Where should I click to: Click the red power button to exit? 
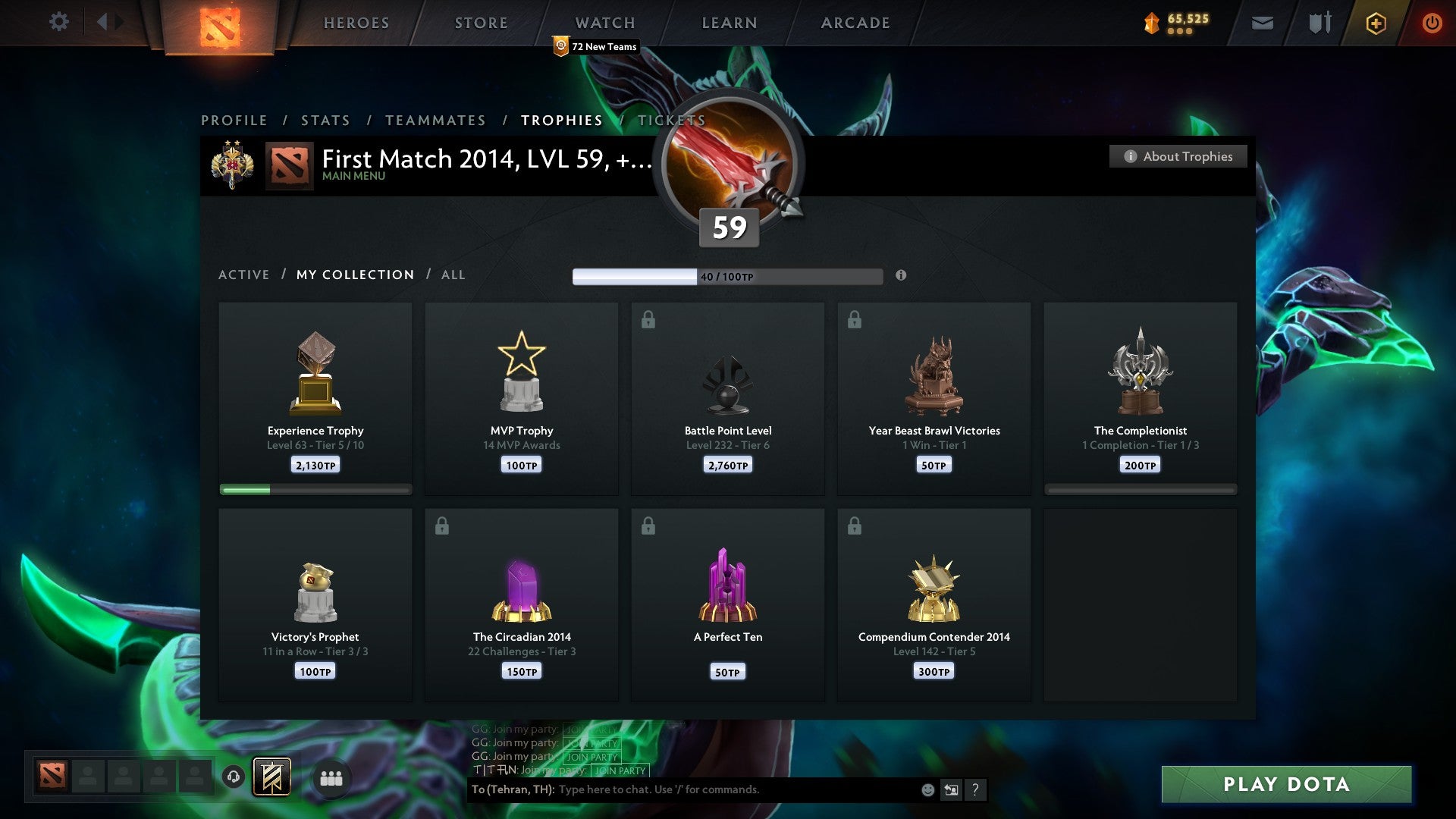(x=1432, y=23)
